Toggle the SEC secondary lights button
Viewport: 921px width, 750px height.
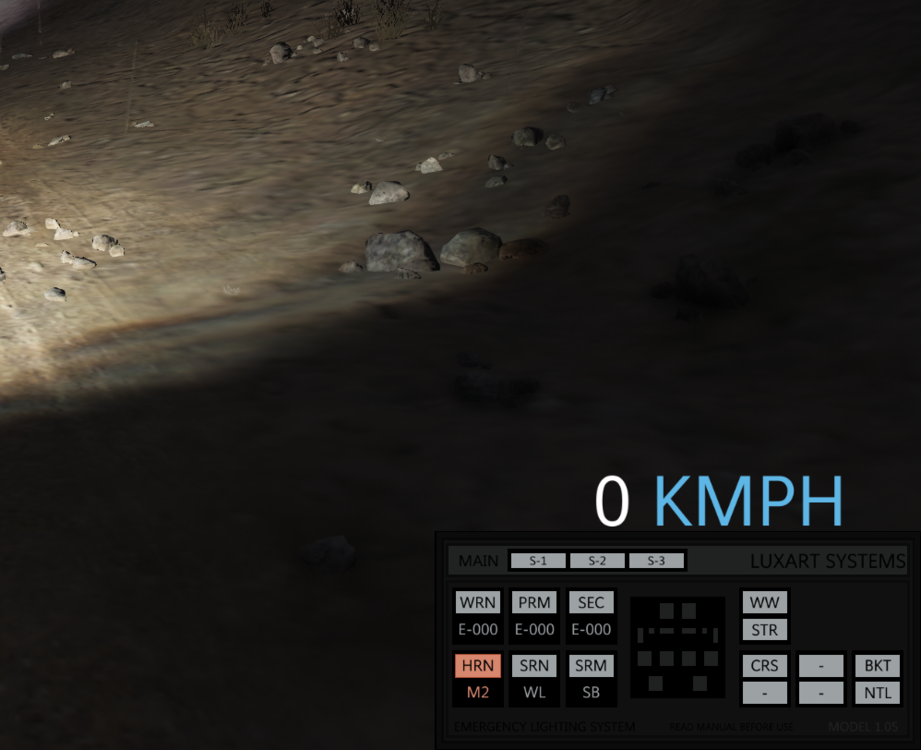[591, 603]
